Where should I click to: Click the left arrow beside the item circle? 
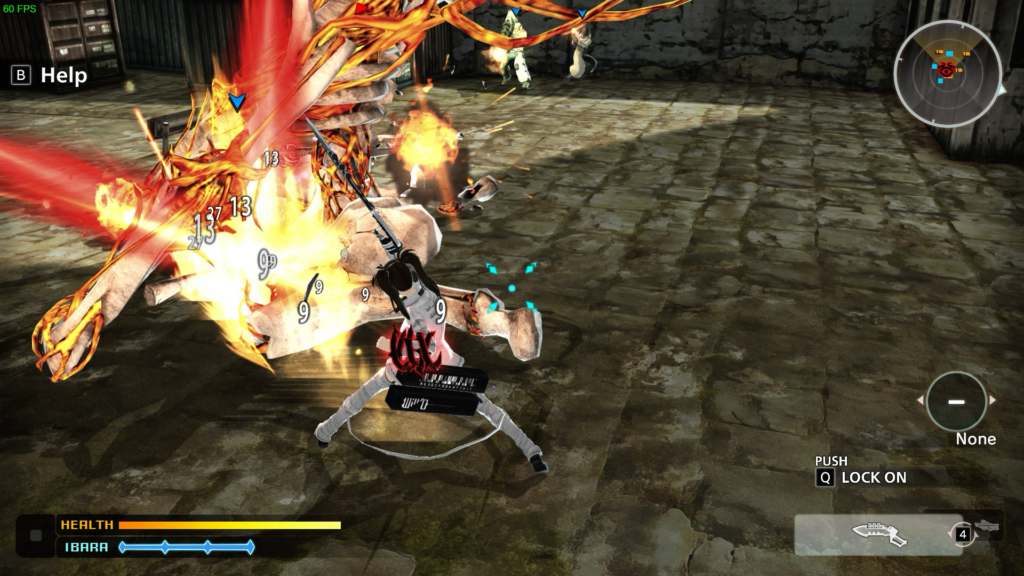click(921, 400)
